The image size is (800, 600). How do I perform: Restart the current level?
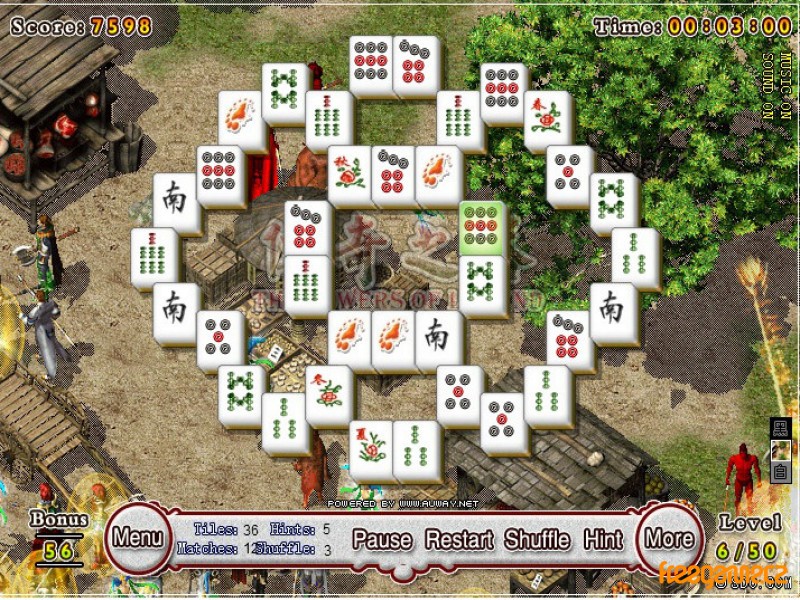click(459, 540)
